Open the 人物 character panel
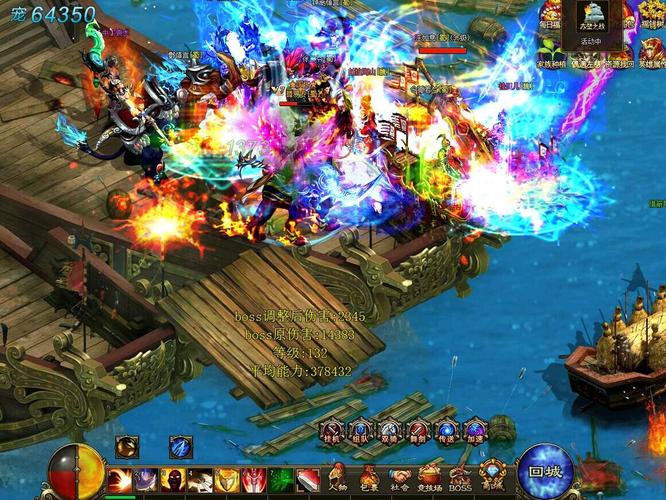Screen dimensions: 666x500 point(338,476)
